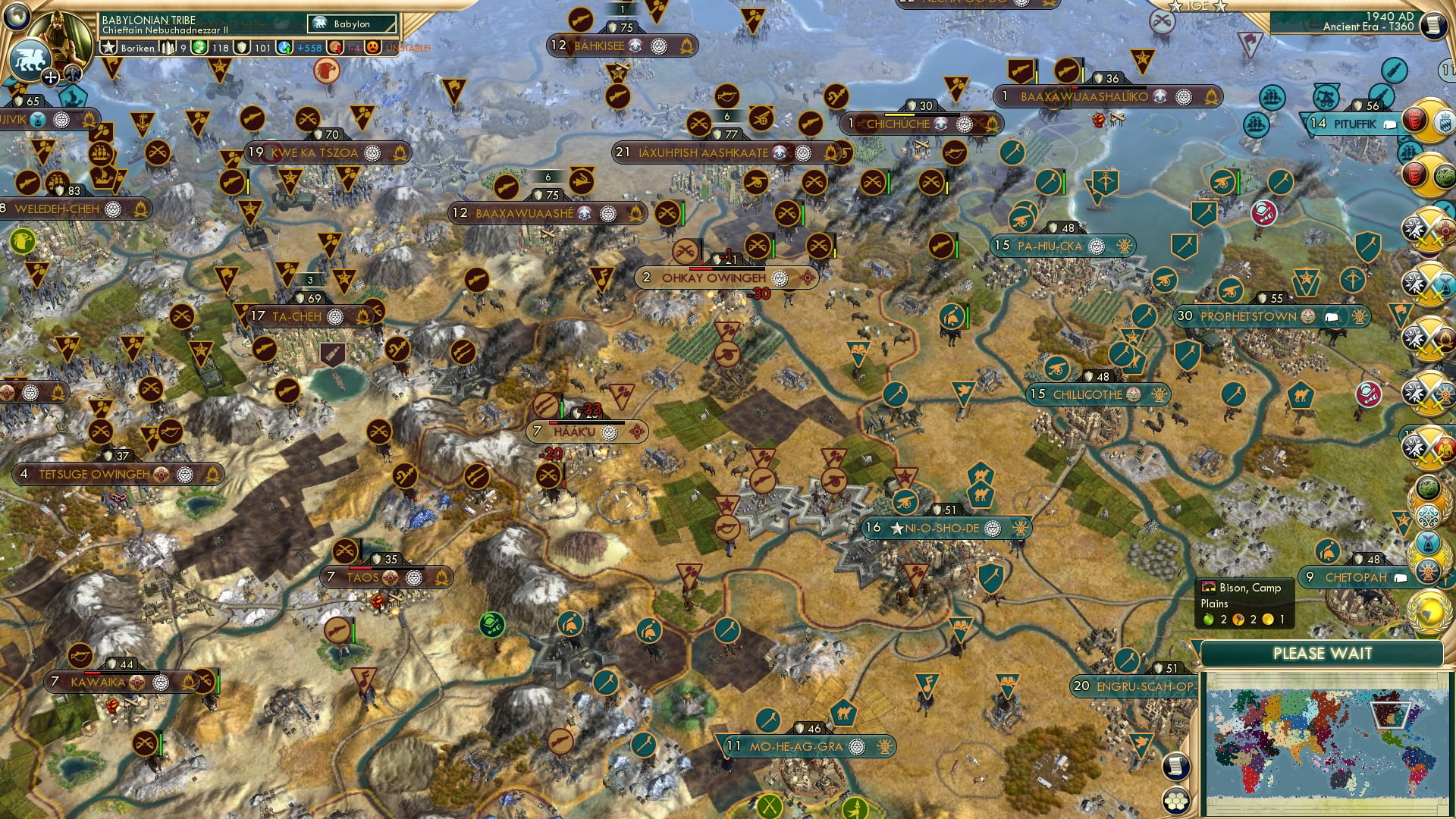Click the city buildings icon showing 9
This screenshot has width=1456, height=819.
click(x=168, y=47)
